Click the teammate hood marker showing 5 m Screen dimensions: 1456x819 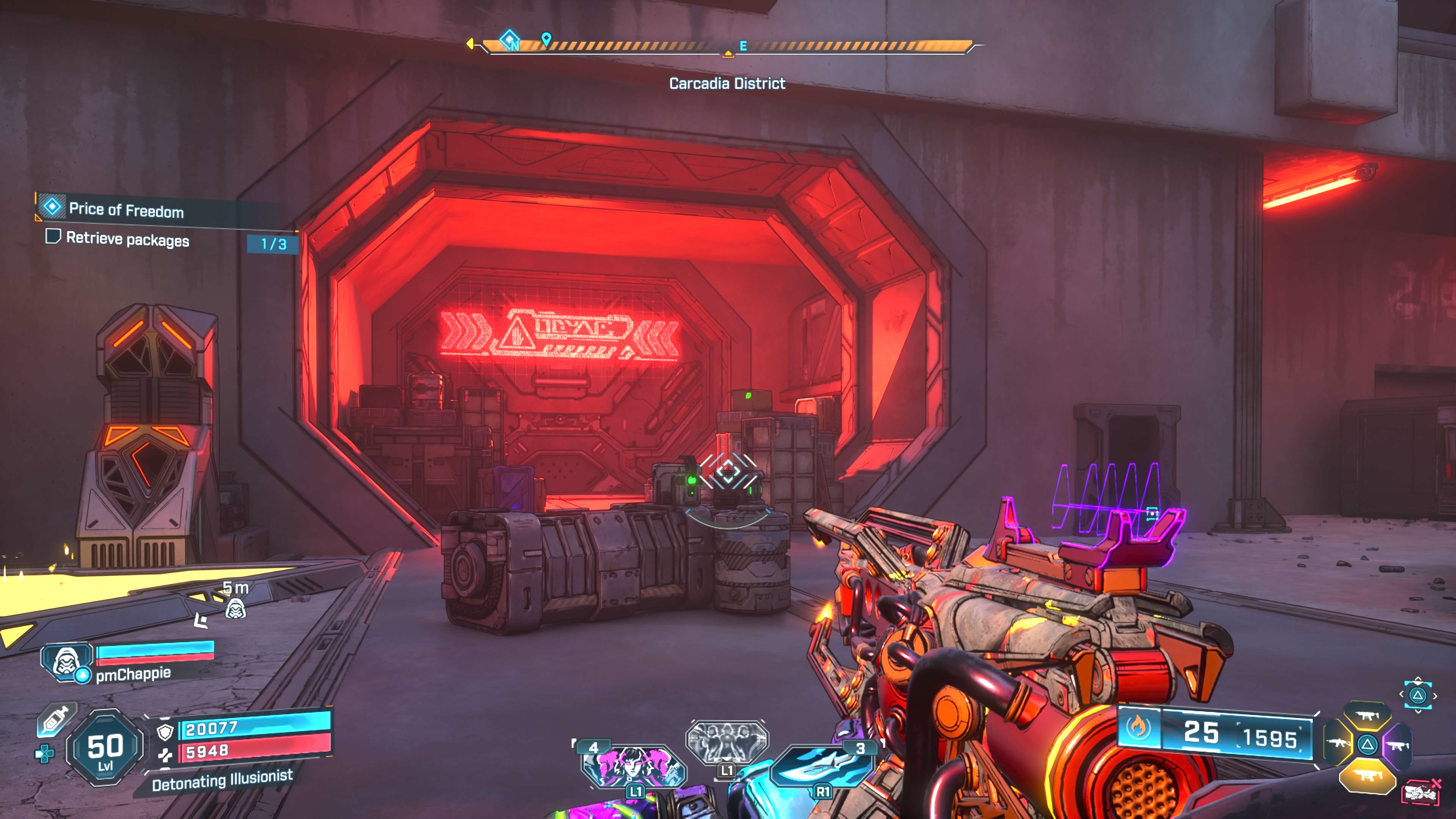click(x=235, y=609)
